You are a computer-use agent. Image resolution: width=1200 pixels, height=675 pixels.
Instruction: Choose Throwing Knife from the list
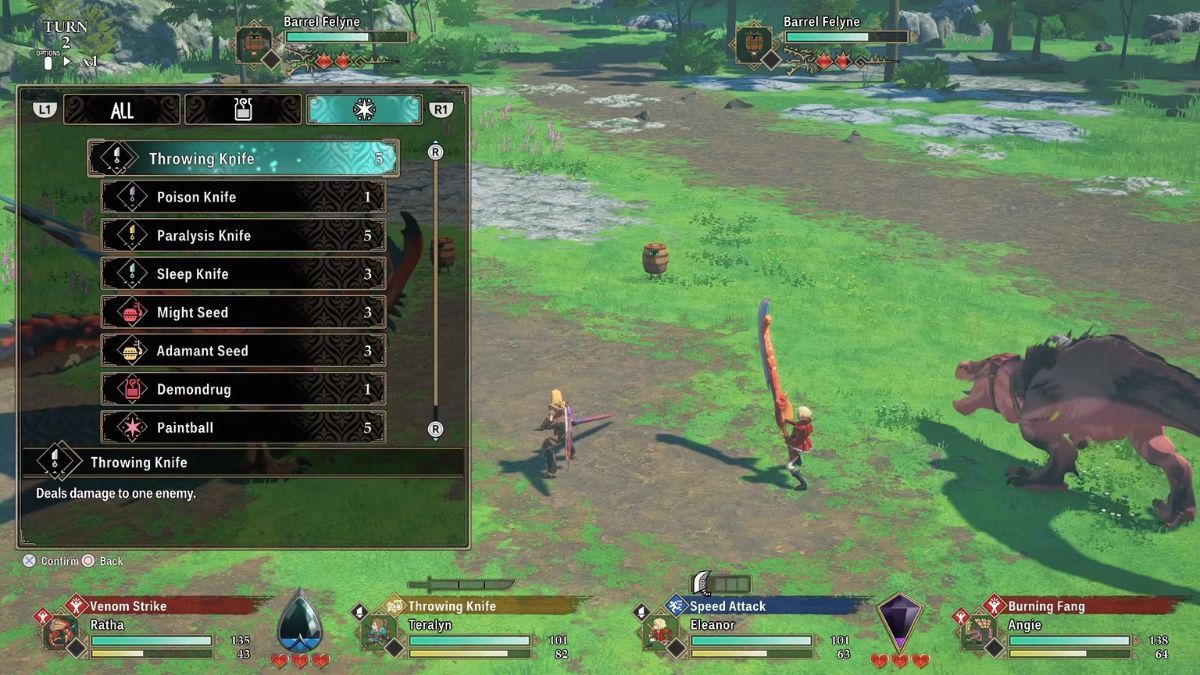pyautogui.click(x=243, y=158)
